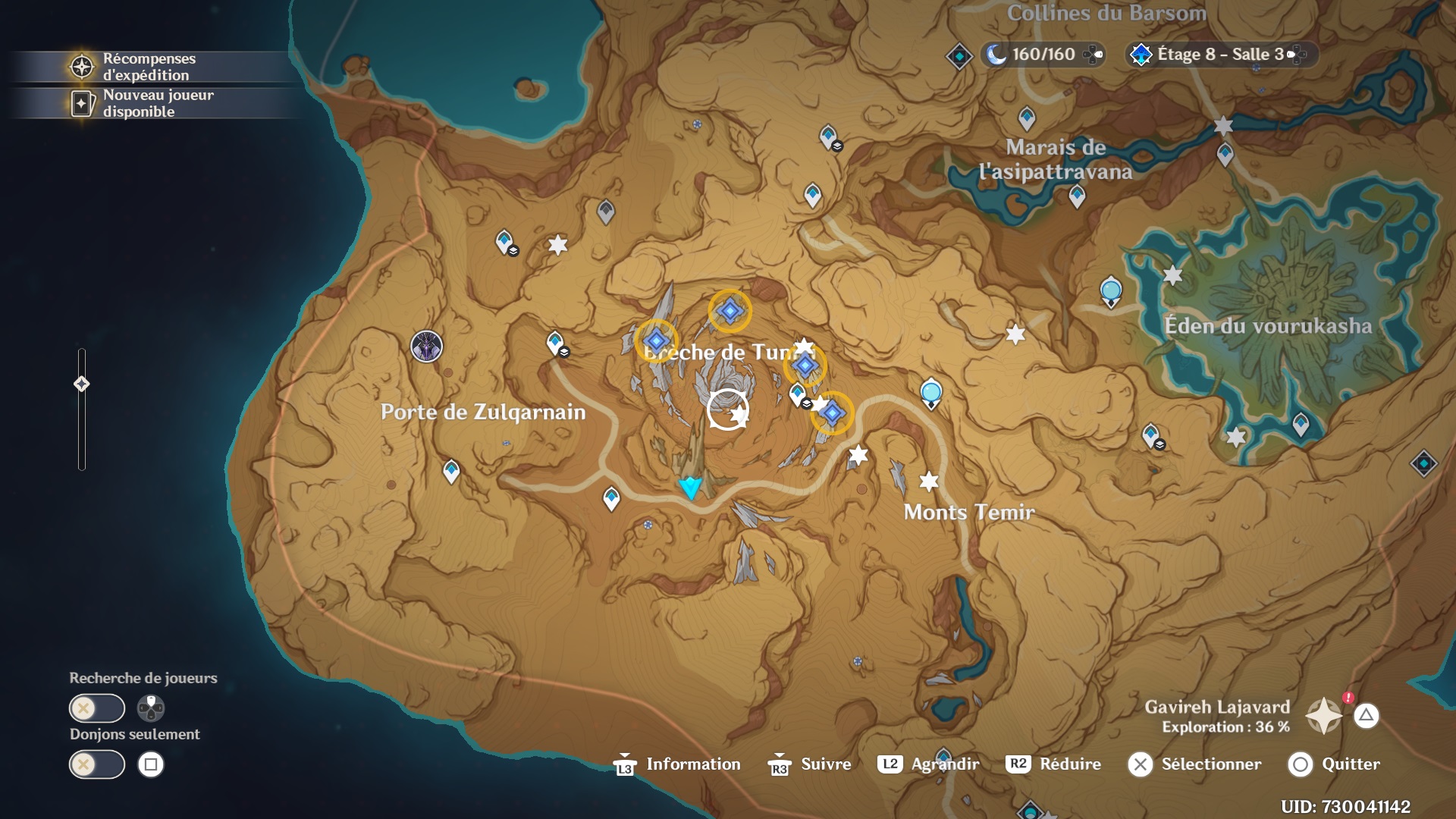Click the cyan player position arrow

[x=690, y=487]
